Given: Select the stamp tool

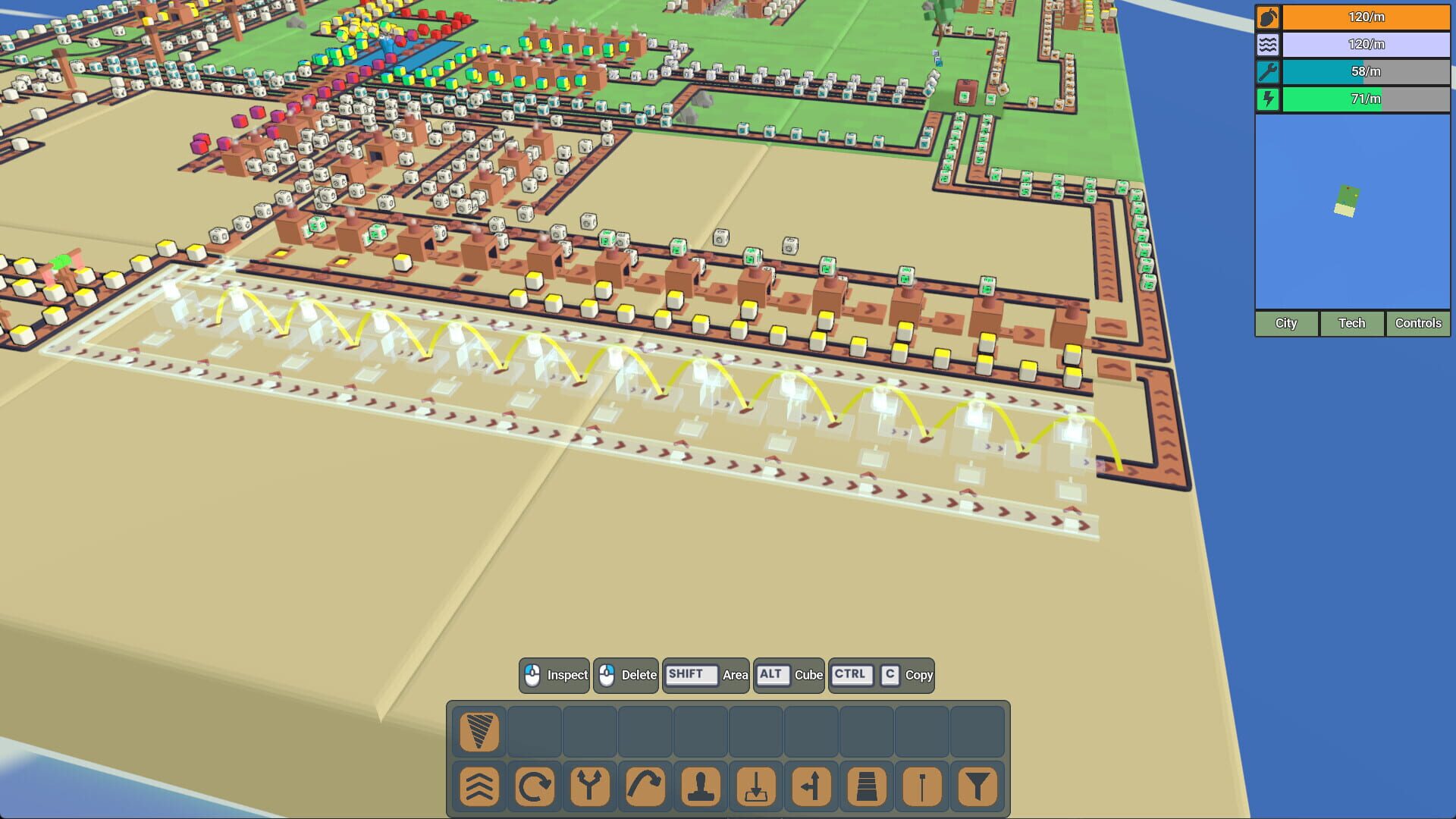Looking at the screenshot, I should [x=700, y=786].
